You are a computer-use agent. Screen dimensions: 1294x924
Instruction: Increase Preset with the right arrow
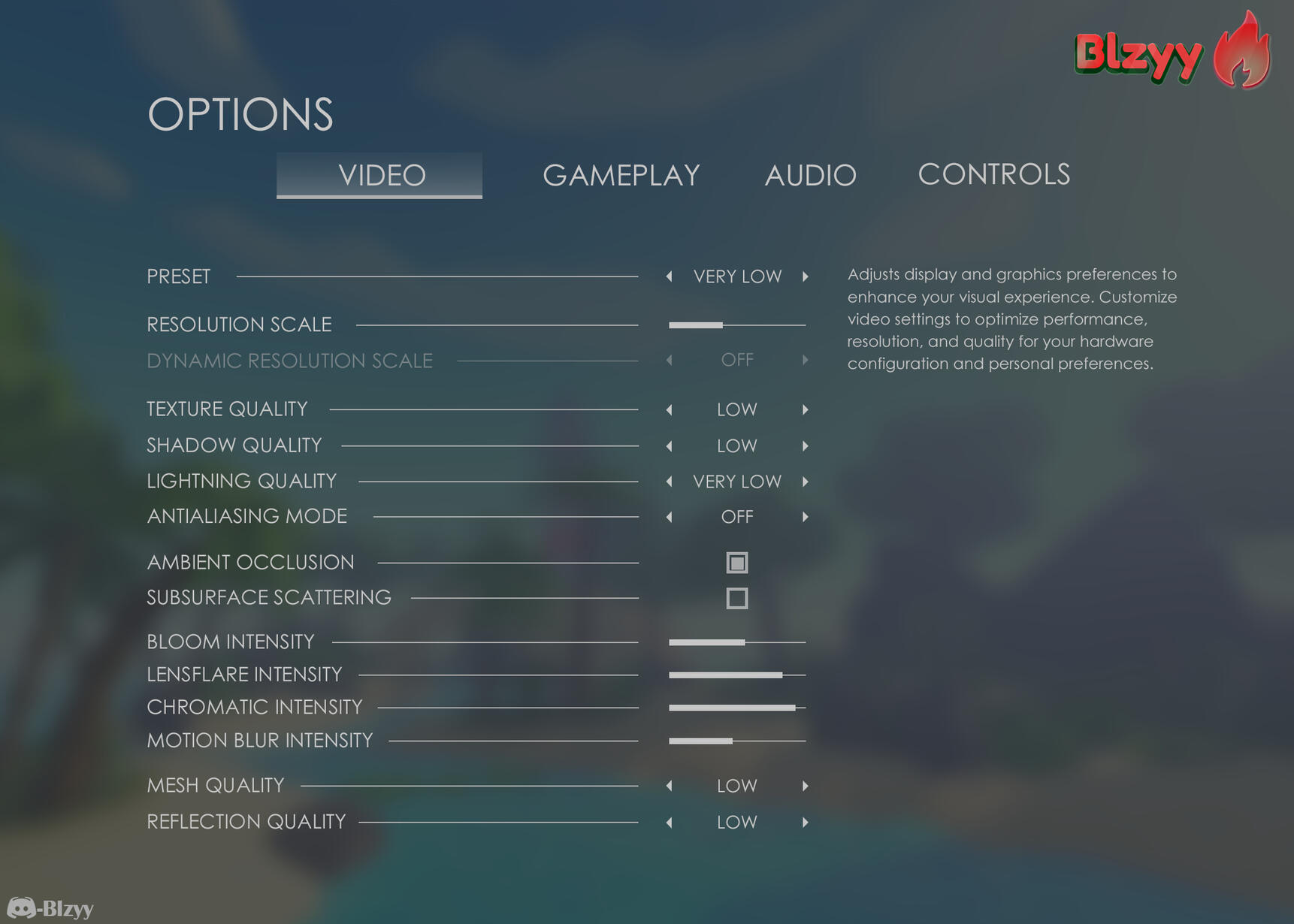point(805,276)
